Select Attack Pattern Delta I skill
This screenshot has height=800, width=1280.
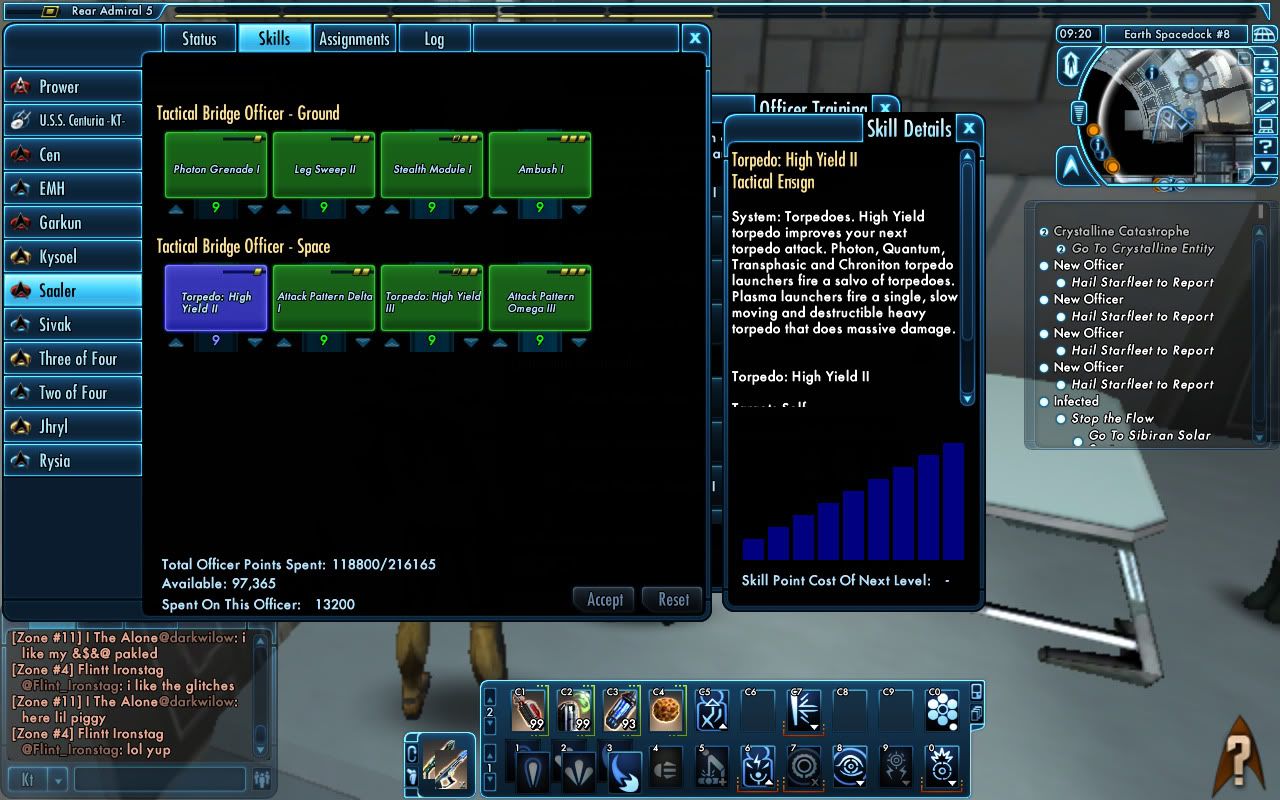(324, 298)
